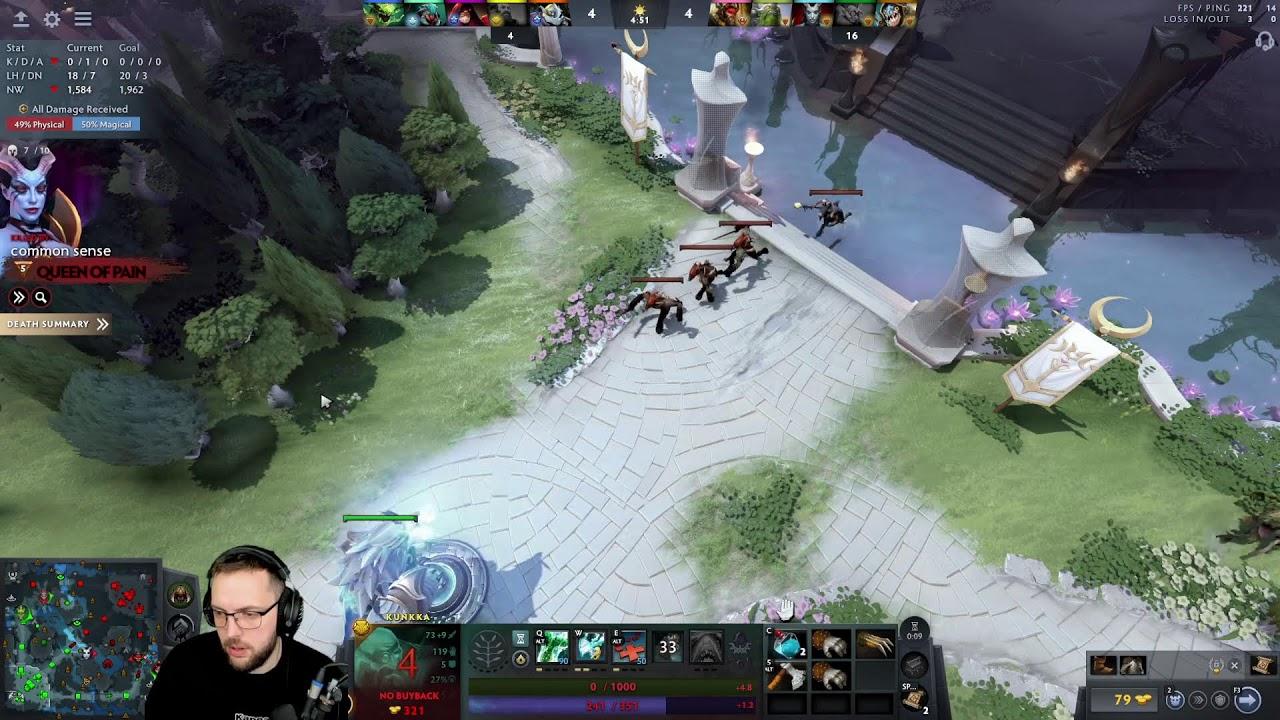1280x720 pixels.
Task: Select the Tidebringer ability (E)
Action: coord(629,647)
